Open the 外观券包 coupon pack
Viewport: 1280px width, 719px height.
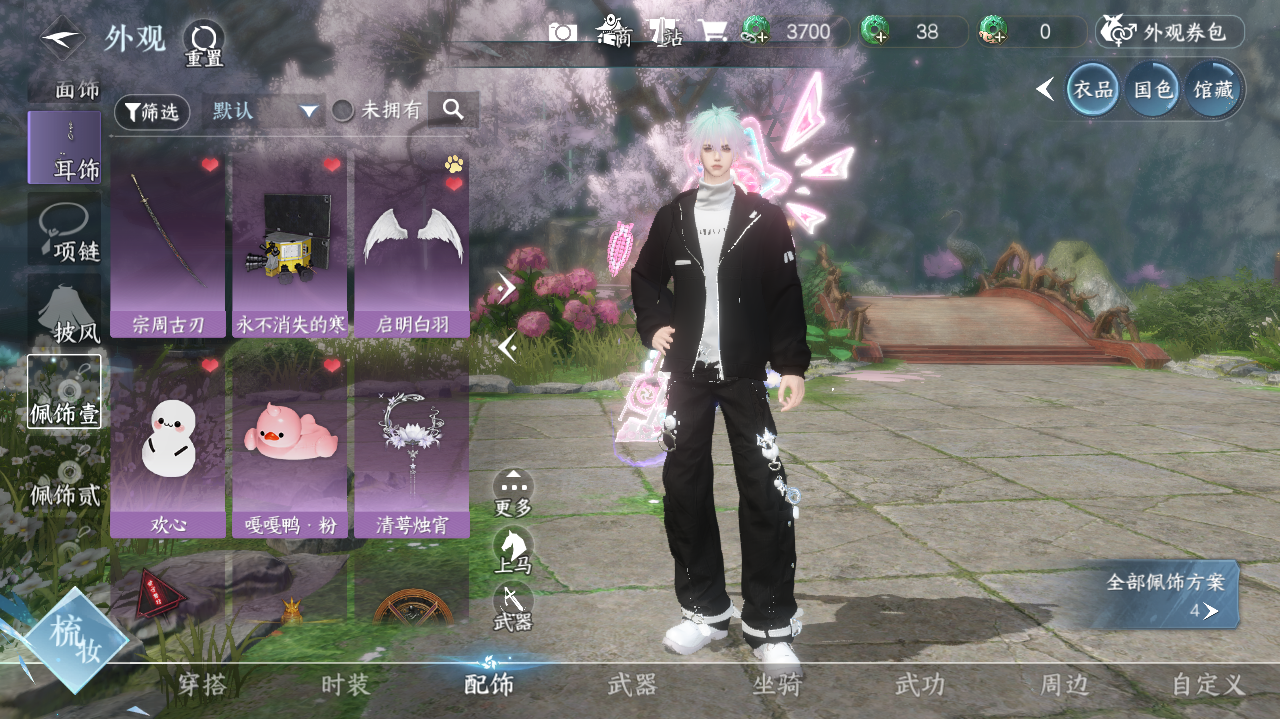click(1170, 32)
